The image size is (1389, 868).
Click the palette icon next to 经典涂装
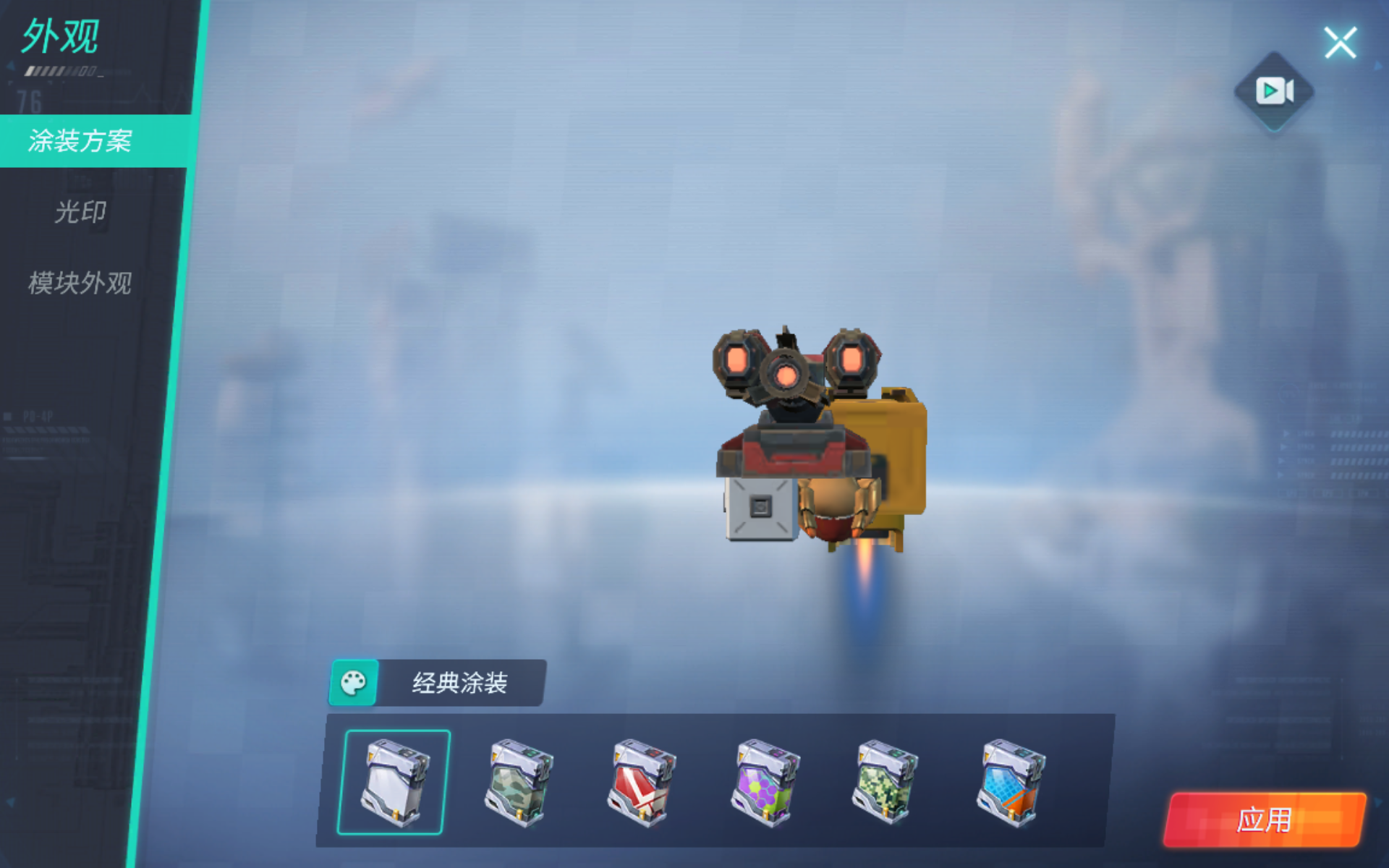point(354,680)
